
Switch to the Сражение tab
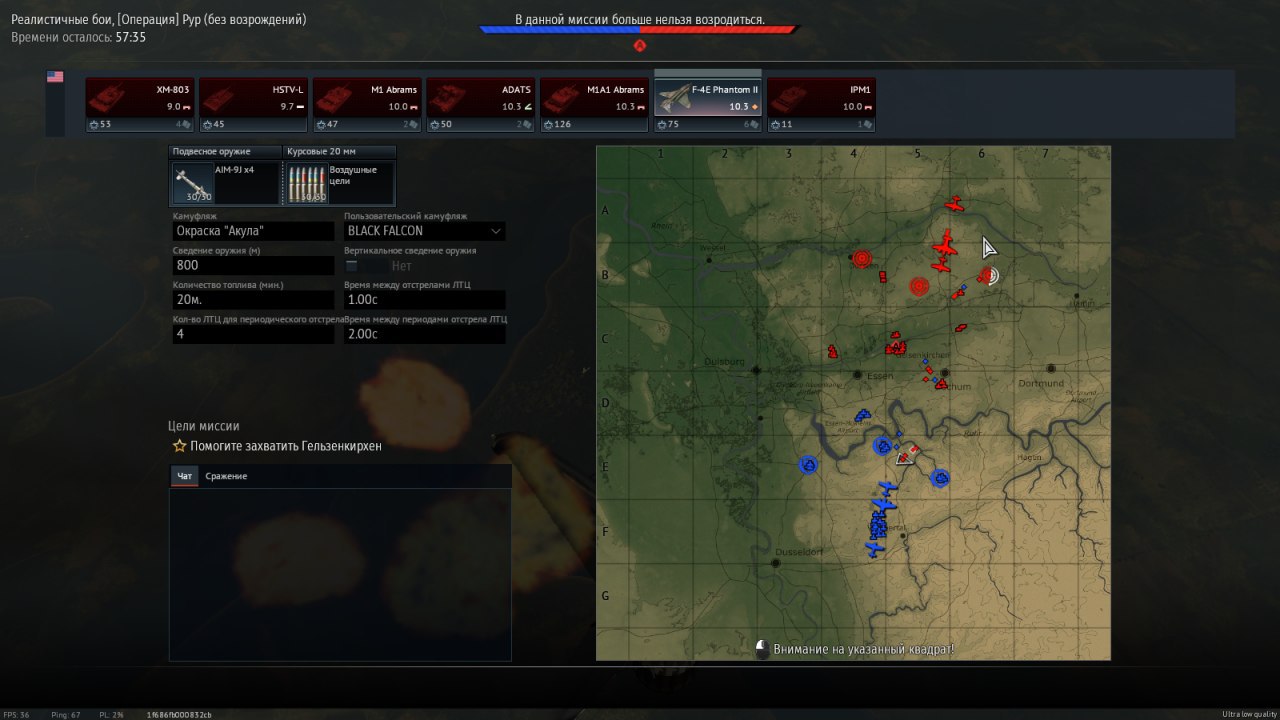coord(226,476)
